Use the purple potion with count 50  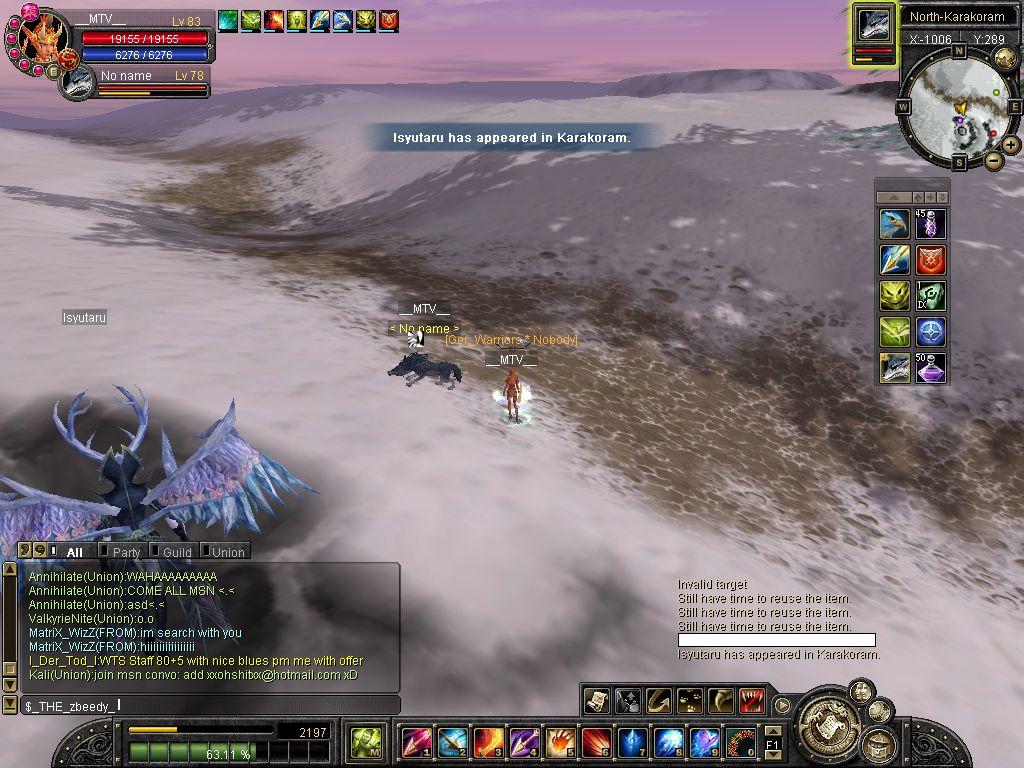pyautogui.click(x=930, y=368)
